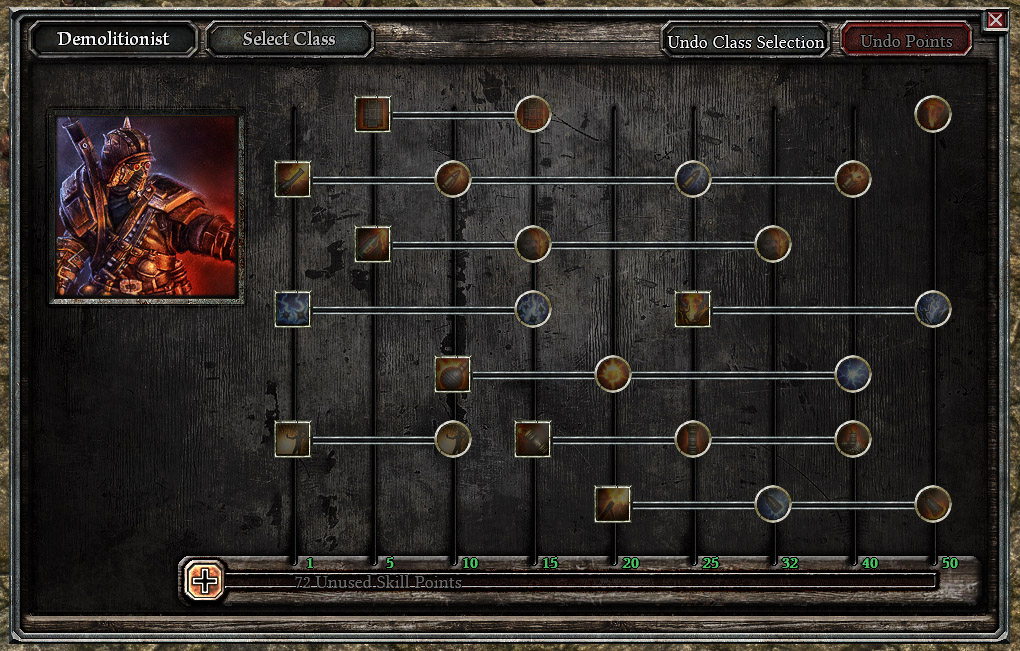The height and width of the screenshot is (651, 1020).
Task: Select the Mortar Trap skill
Action: pyautogui.click(x=613, y=504)
